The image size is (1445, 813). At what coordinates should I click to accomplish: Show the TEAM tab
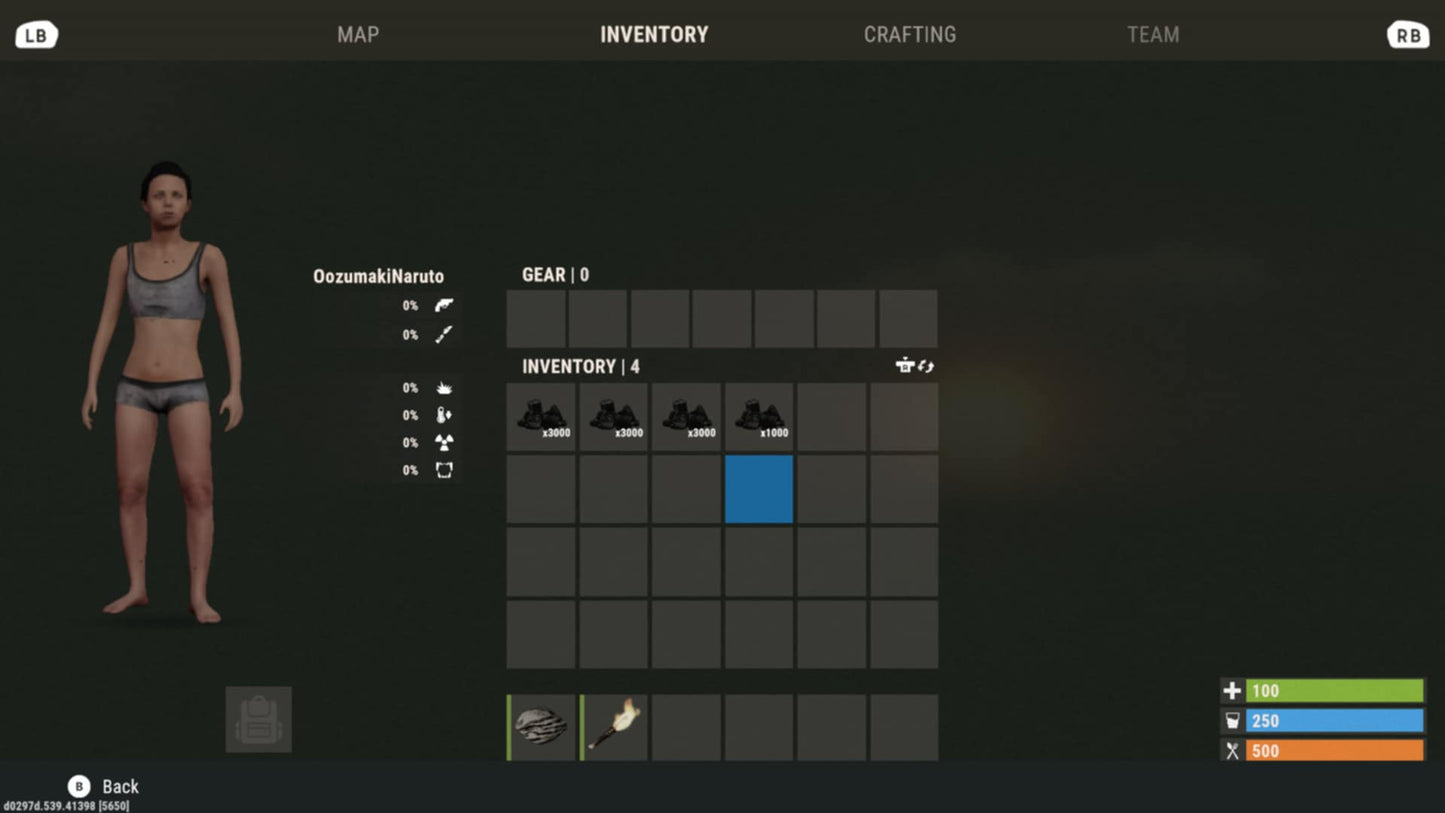click(1152, 35)
